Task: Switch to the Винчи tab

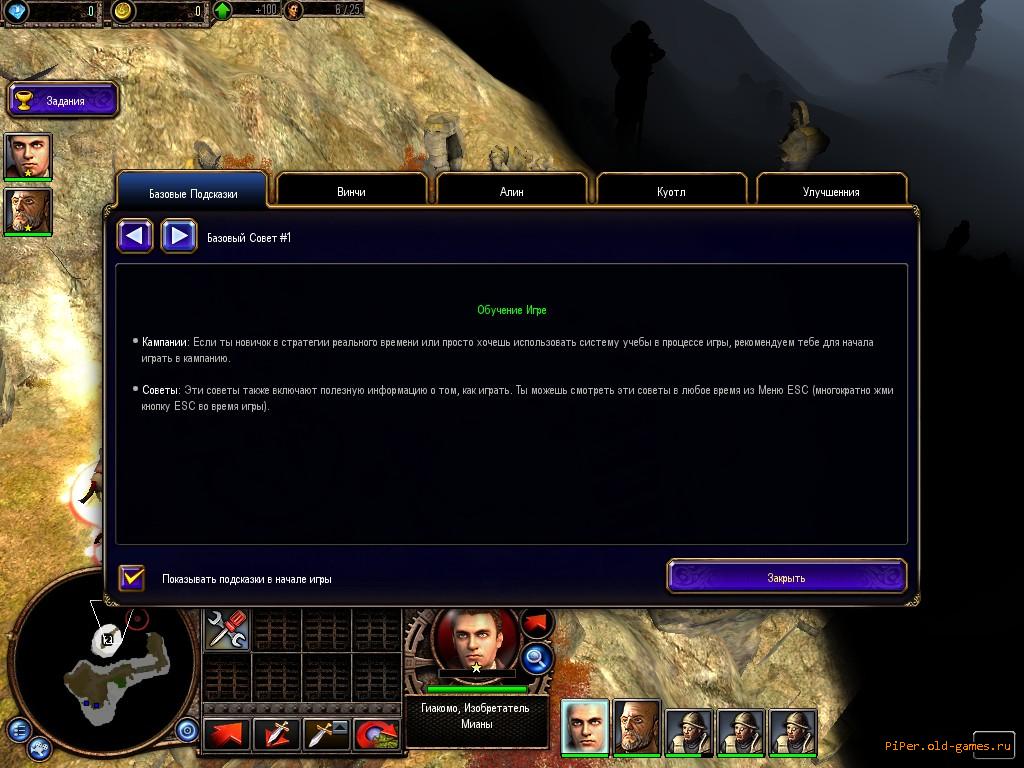Action: point(351,191)
